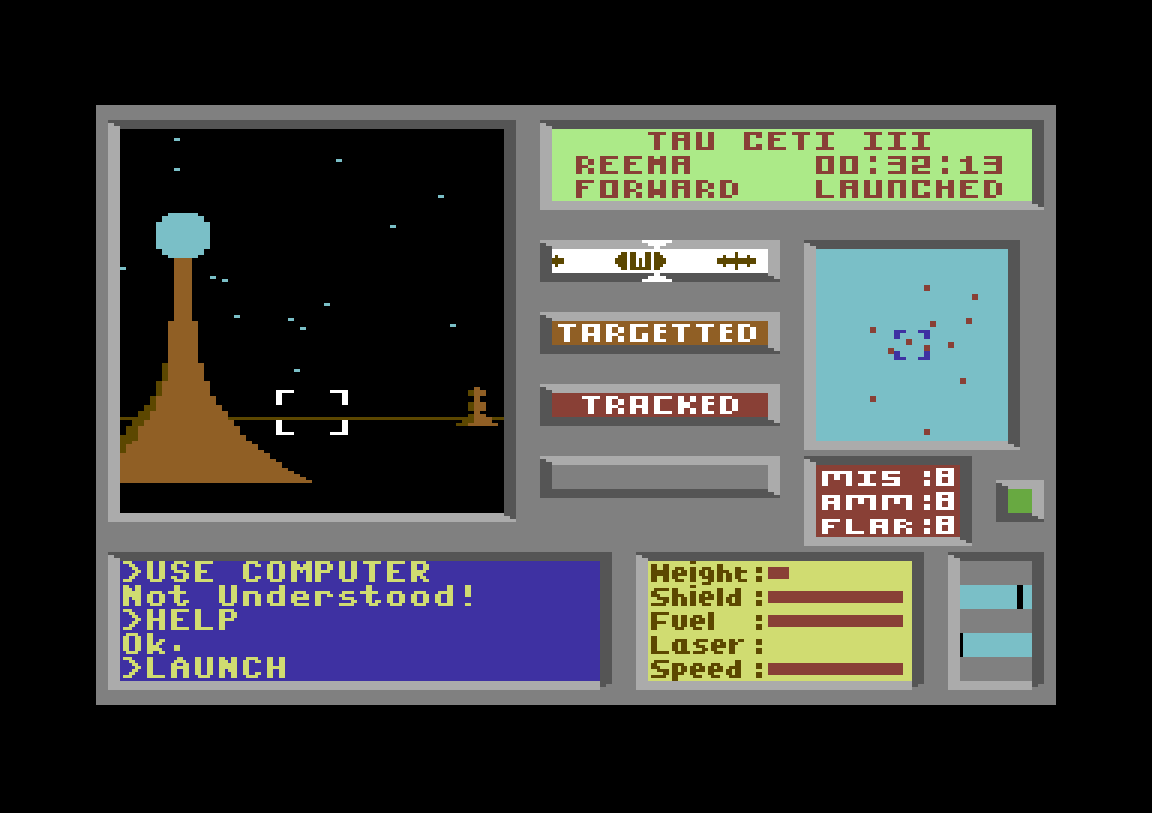Select the compass heading strip
Screen dimensions: 1152x813
click(659, 261)
